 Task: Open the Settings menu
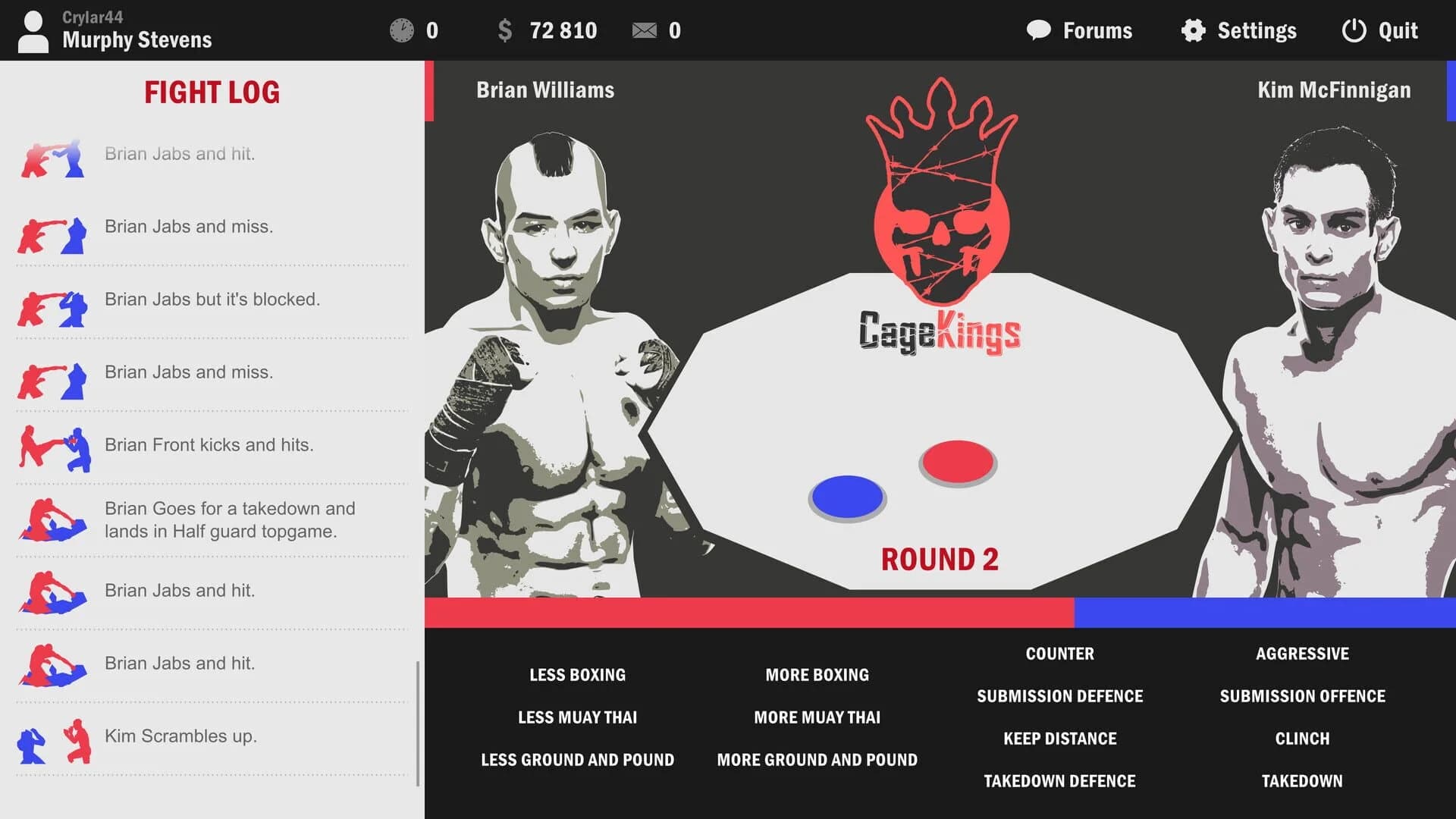(x=1238, y=30)
